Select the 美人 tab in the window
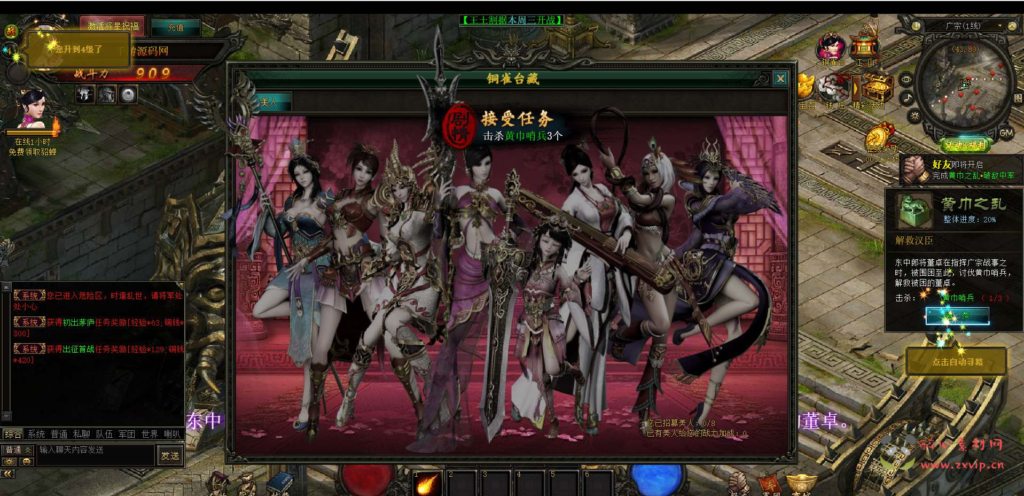This screenshot has height=496, width=1024. pyautogui.click(x=270, y=101)
